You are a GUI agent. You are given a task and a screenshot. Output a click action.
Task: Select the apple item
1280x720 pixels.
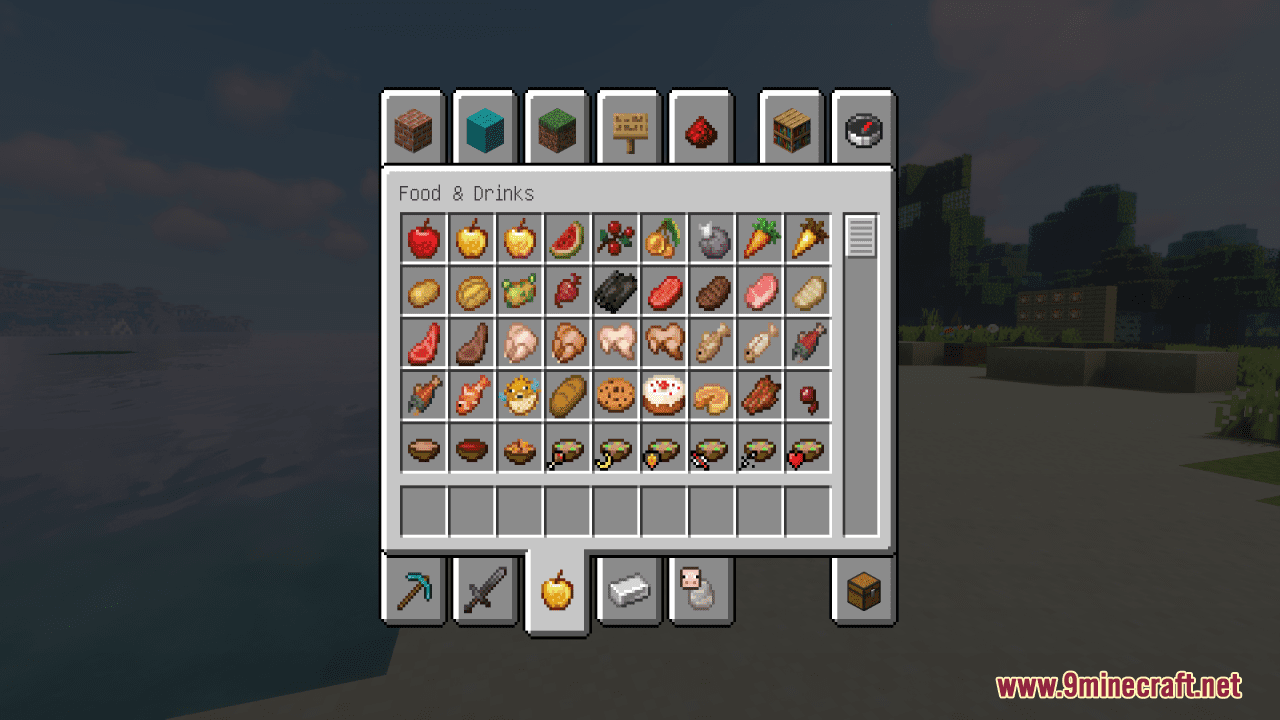423,240
